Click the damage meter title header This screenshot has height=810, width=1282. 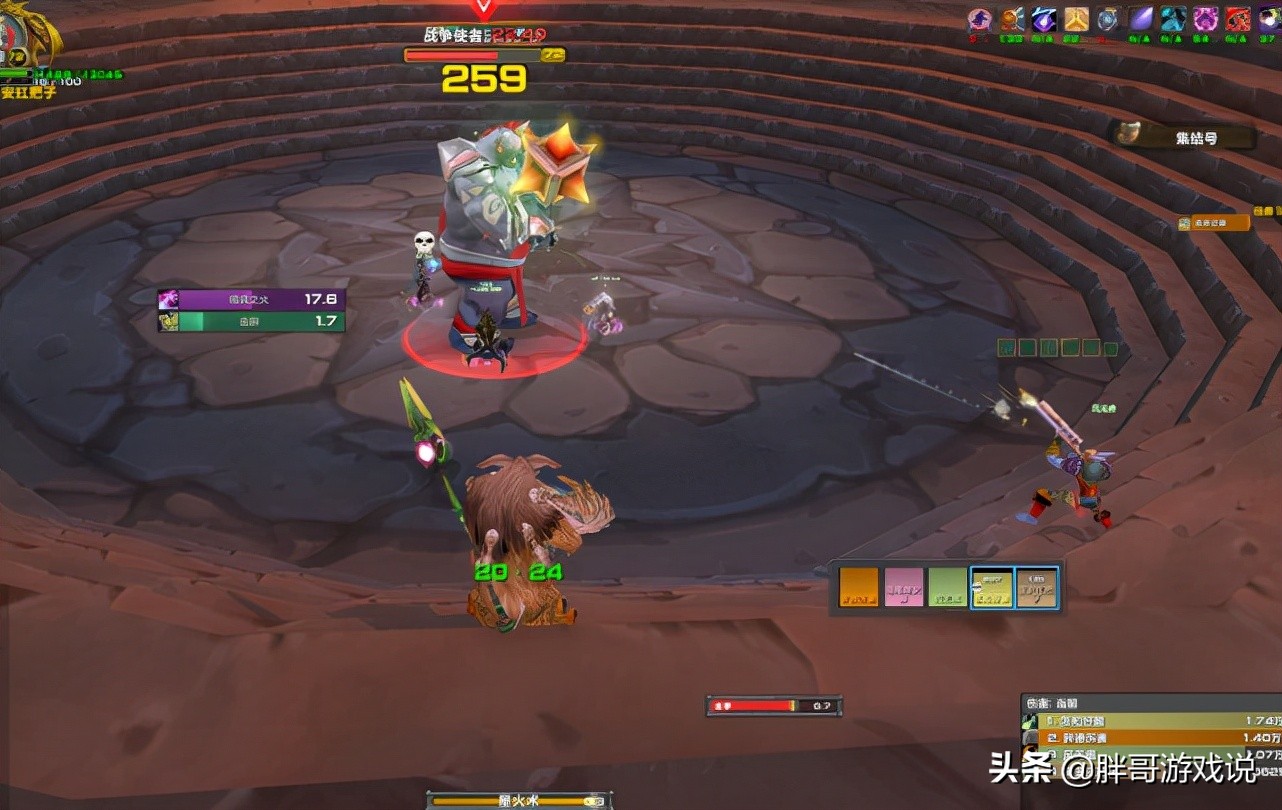pyautogui.click(x=1150, y=703)
